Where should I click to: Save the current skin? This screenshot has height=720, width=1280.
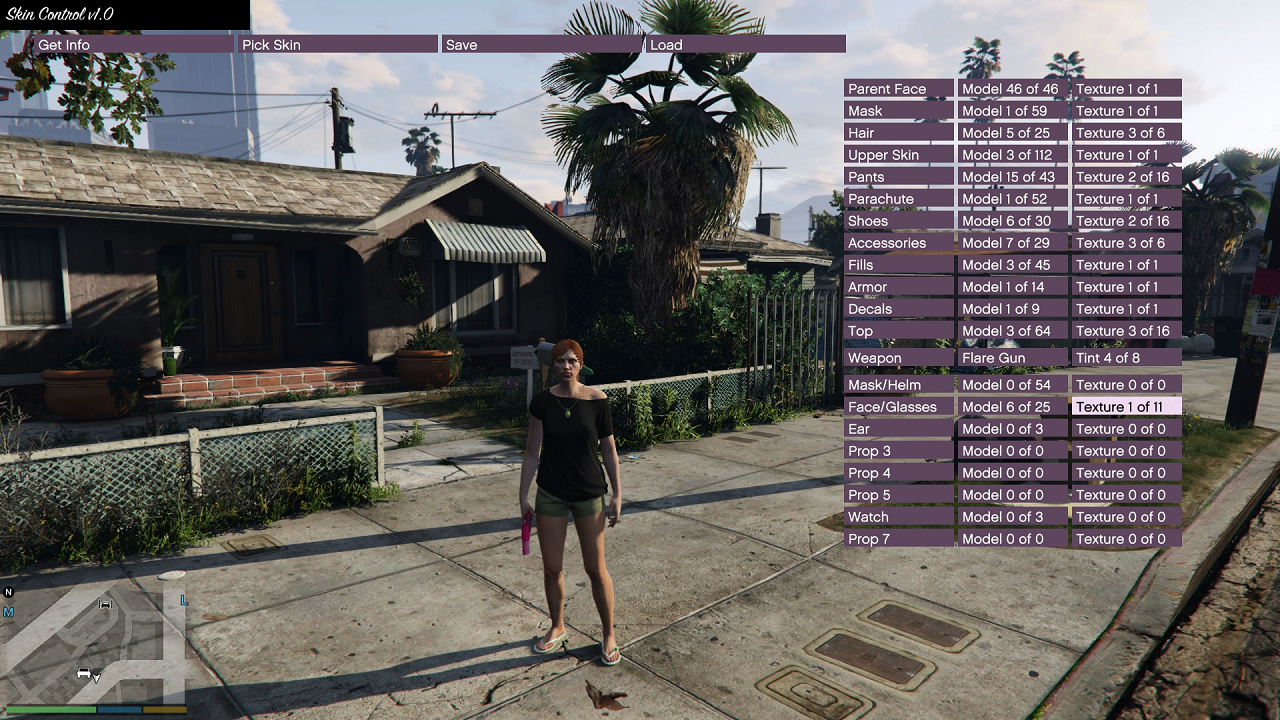point(541,45)
